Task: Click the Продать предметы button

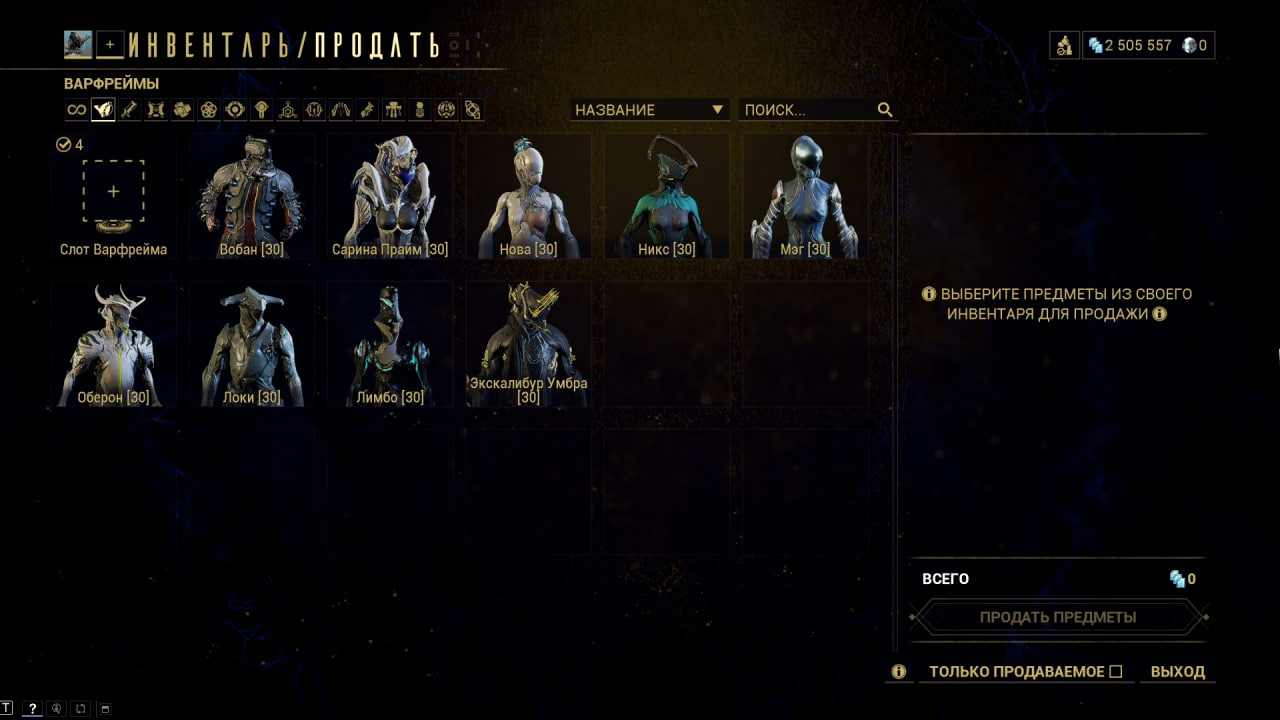Action: coord(1057,617)
